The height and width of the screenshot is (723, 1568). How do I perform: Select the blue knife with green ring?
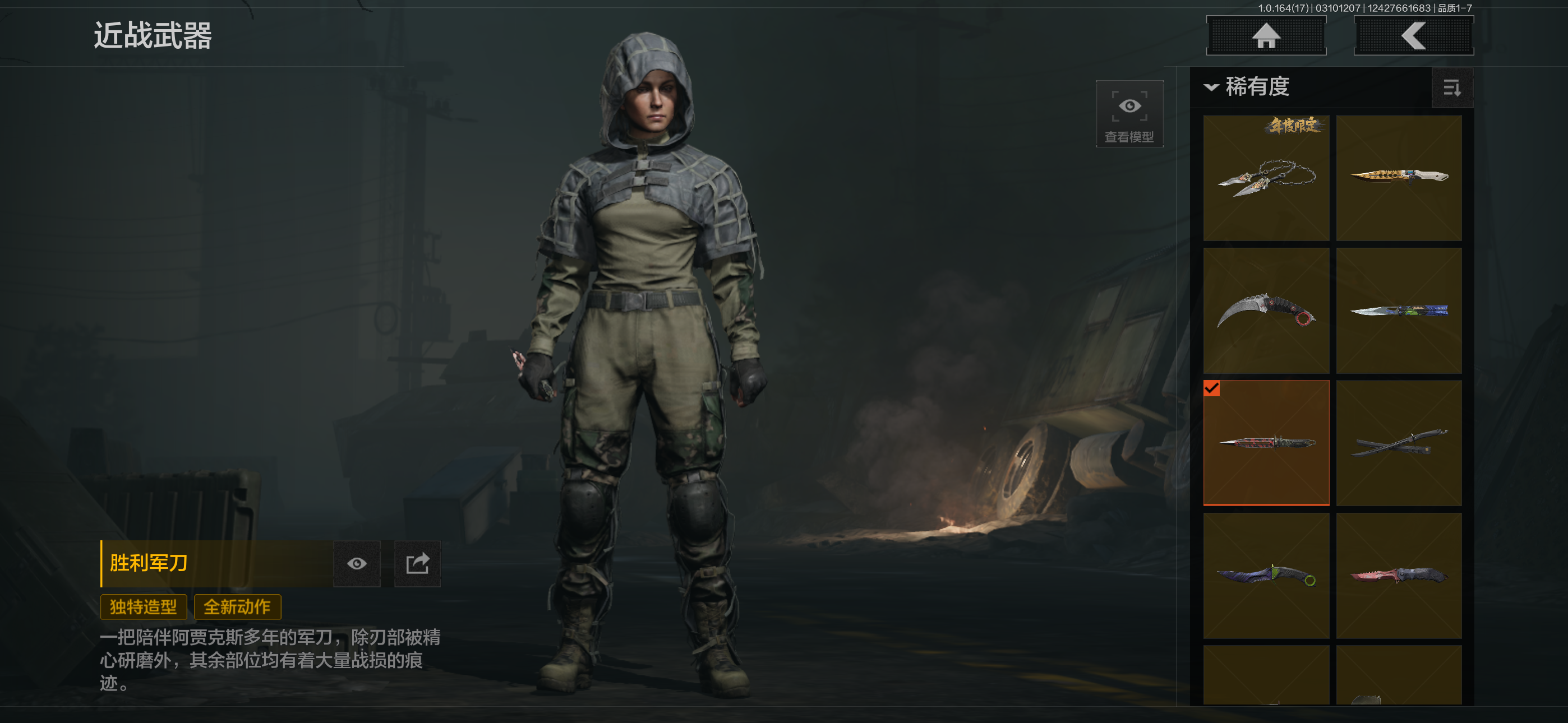point(1266,575)
